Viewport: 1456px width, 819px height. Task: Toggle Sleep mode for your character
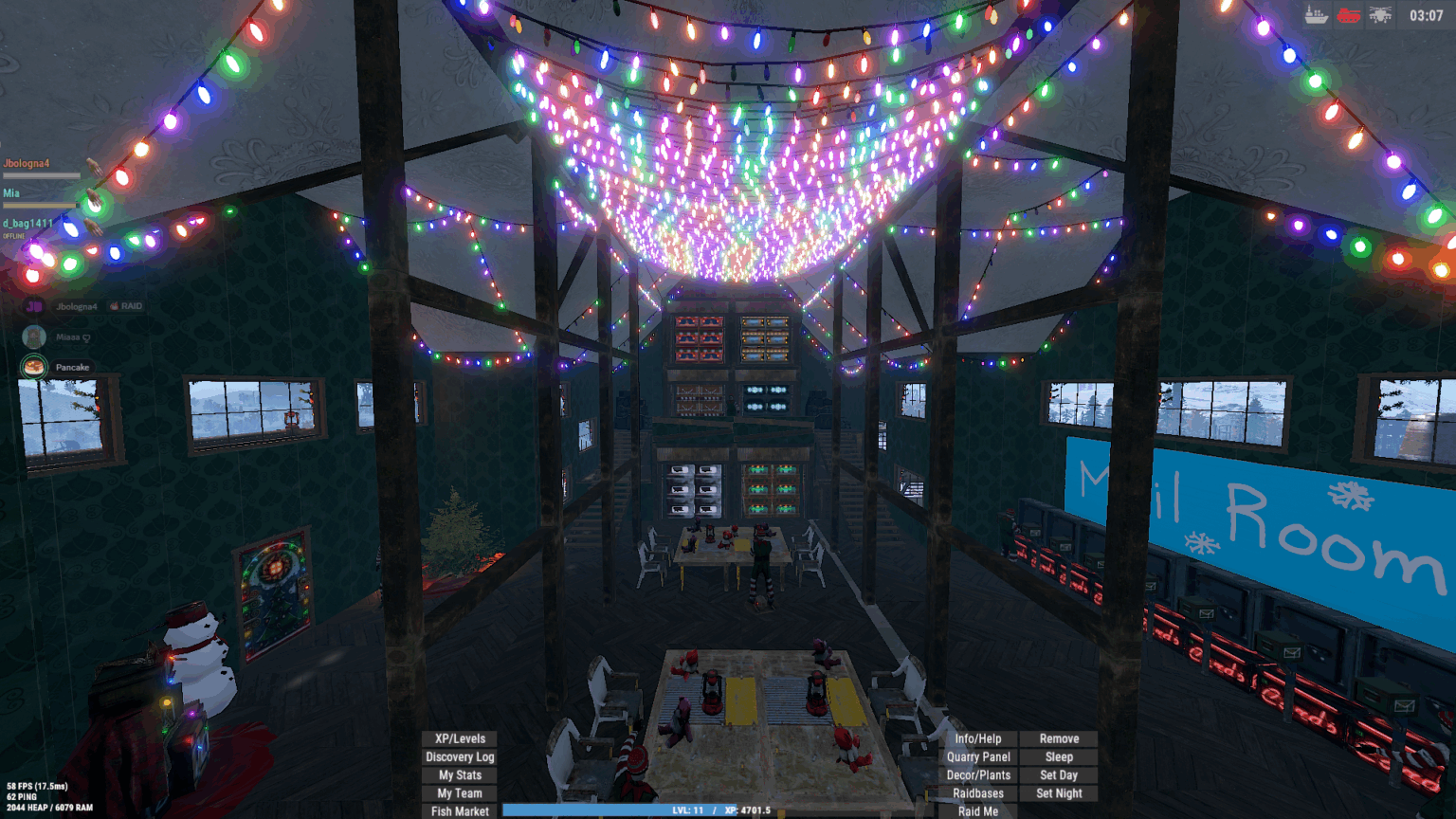[x=1059, y=756]
